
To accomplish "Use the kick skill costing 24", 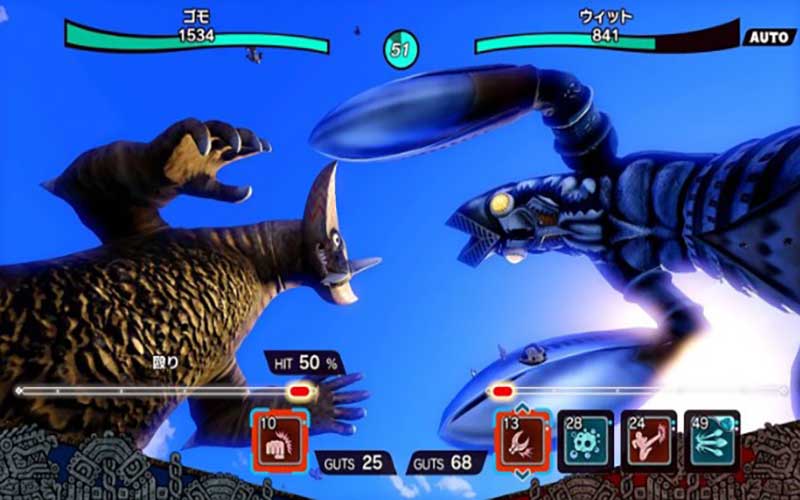I will [x=649, y=441].
